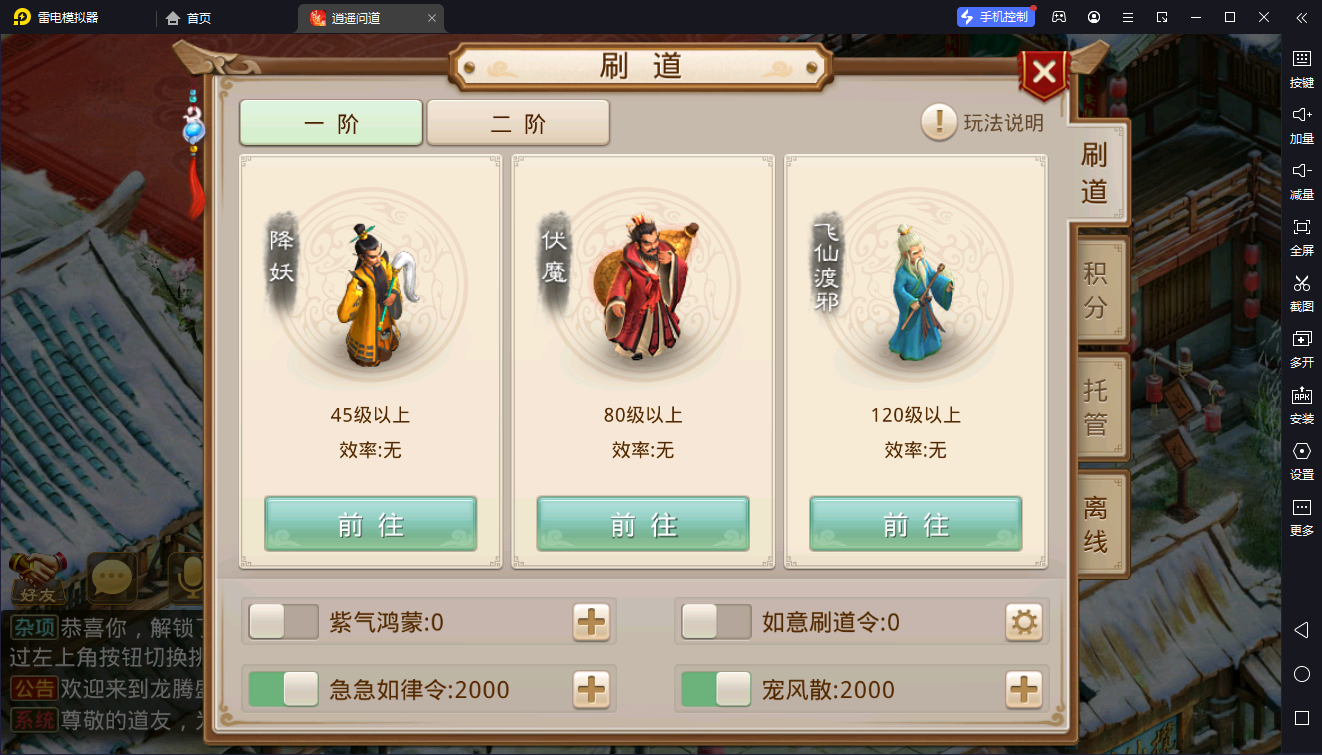Viewport: 1322px width, 755px height.
Task: Open emulator settings via the 设置 icon
Action: point(1302,461)
